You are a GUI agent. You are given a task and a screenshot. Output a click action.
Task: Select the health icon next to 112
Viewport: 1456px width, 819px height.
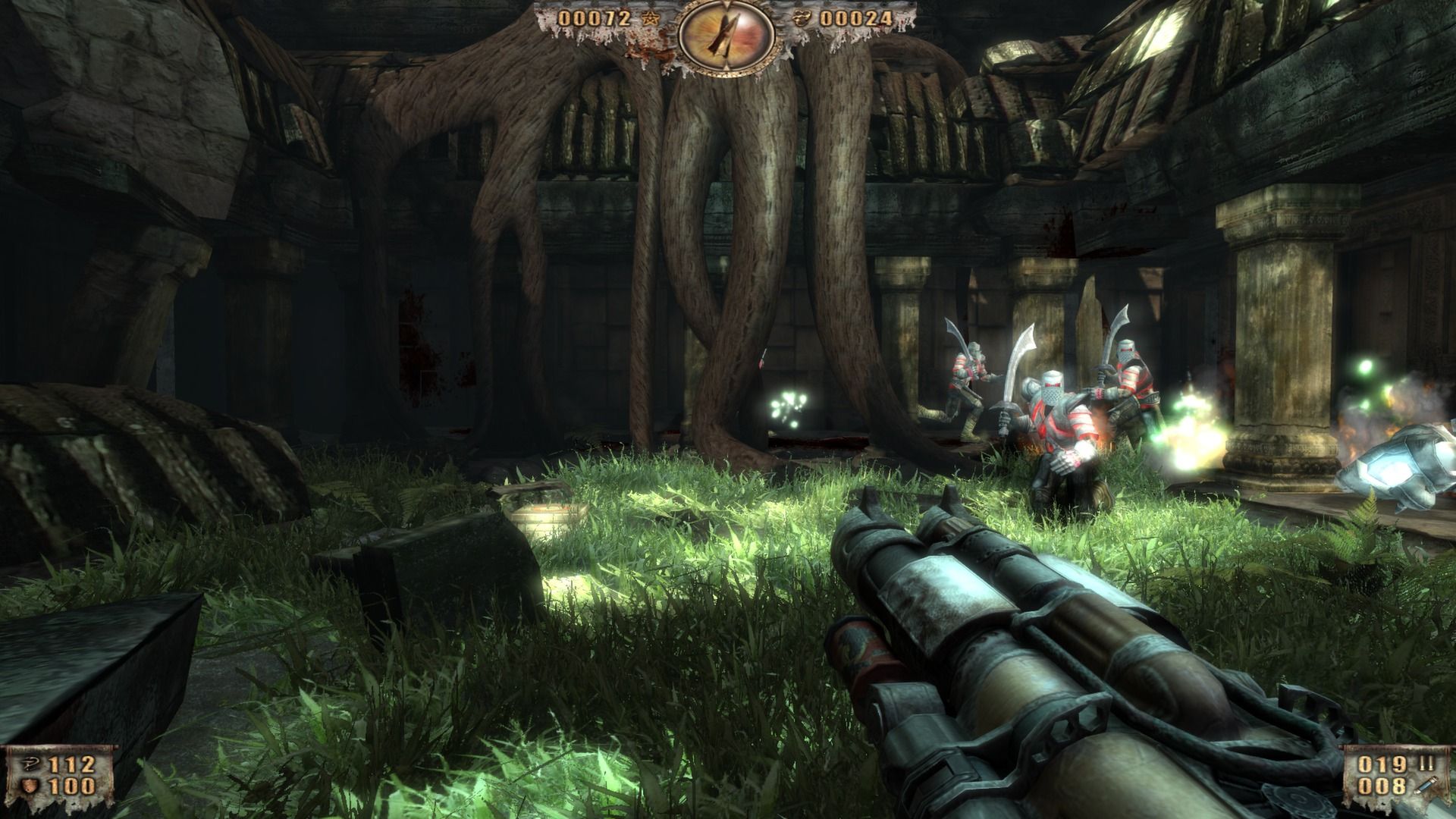30,764
